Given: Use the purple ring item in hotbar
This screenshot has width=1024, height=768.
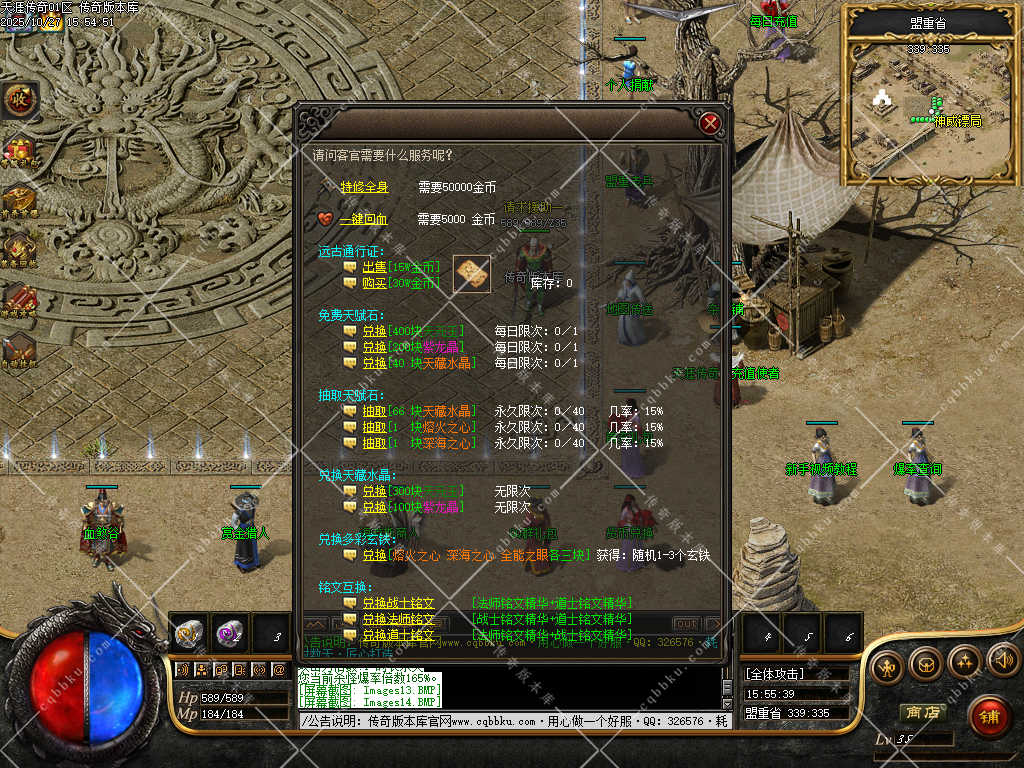Looking at the screenshot, I should coord(229,633).
